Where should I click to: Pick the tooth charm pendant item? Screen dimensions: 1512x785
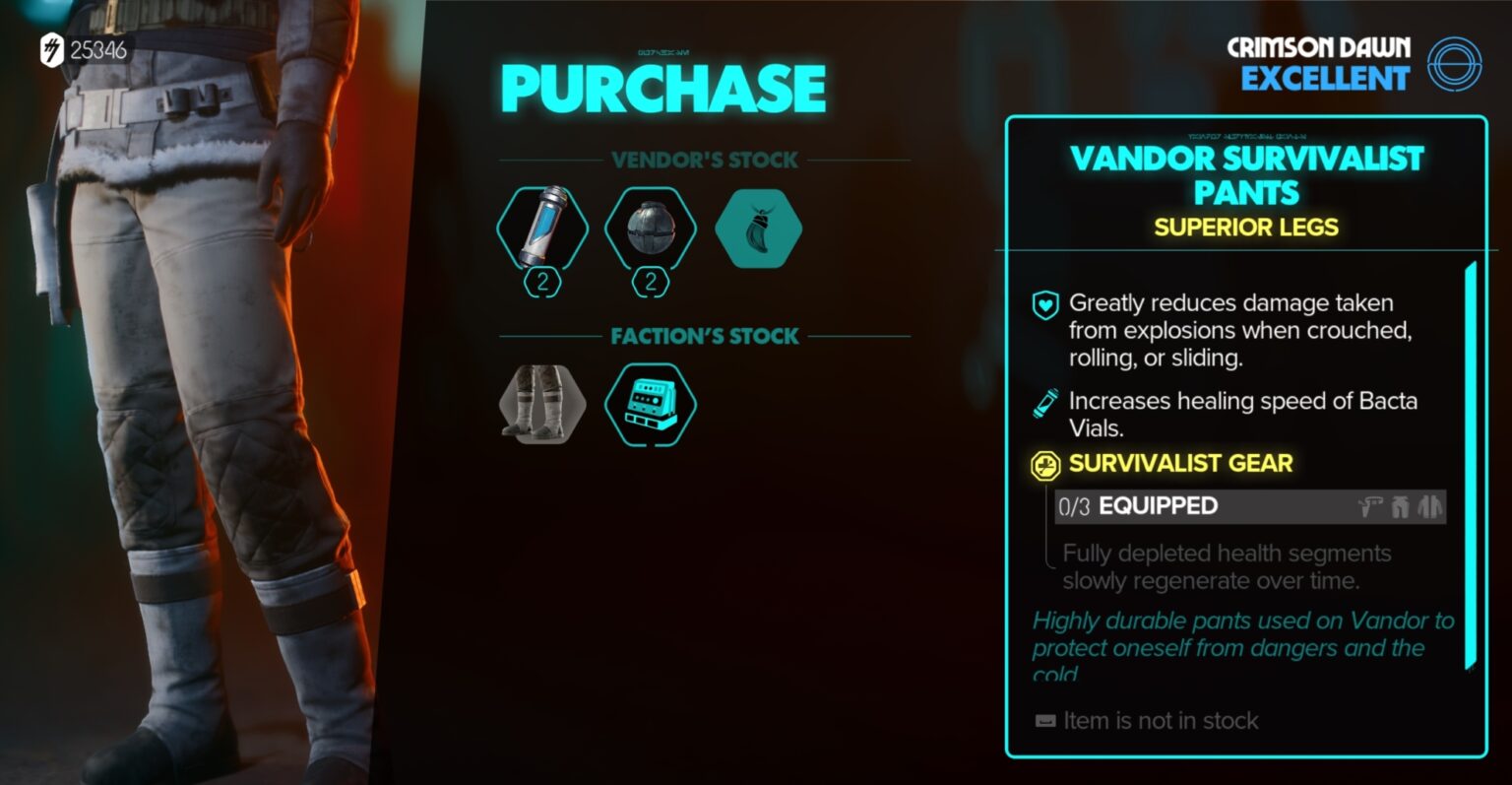[758, 229]
